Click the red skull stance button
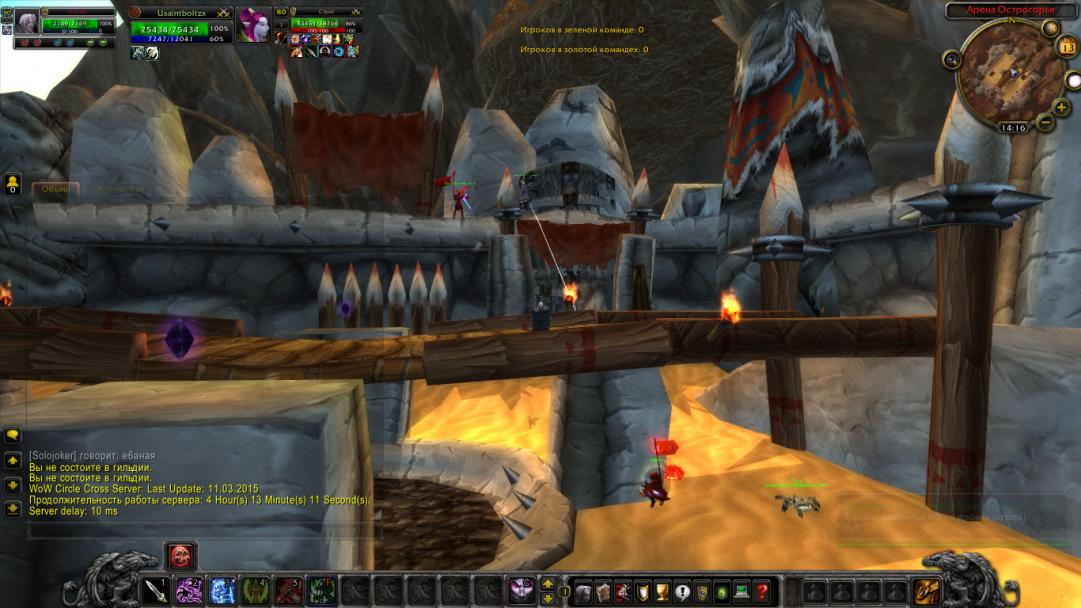1081x608 pixels. [x=181, y=555]
